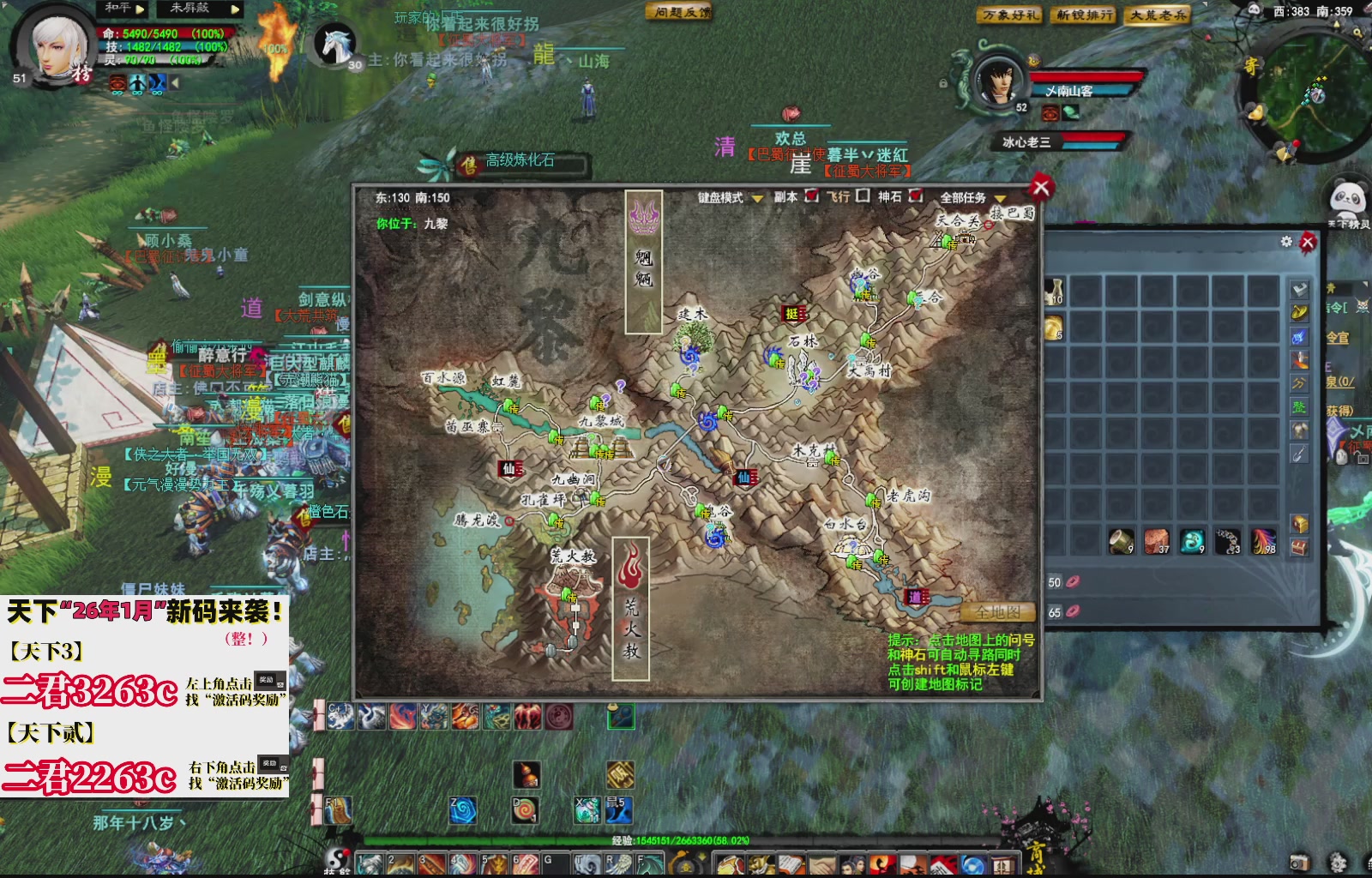Uncheck the 神石 checkbox on the map
Viewport: 1372px width, 878px height.
tap(916, 196)
